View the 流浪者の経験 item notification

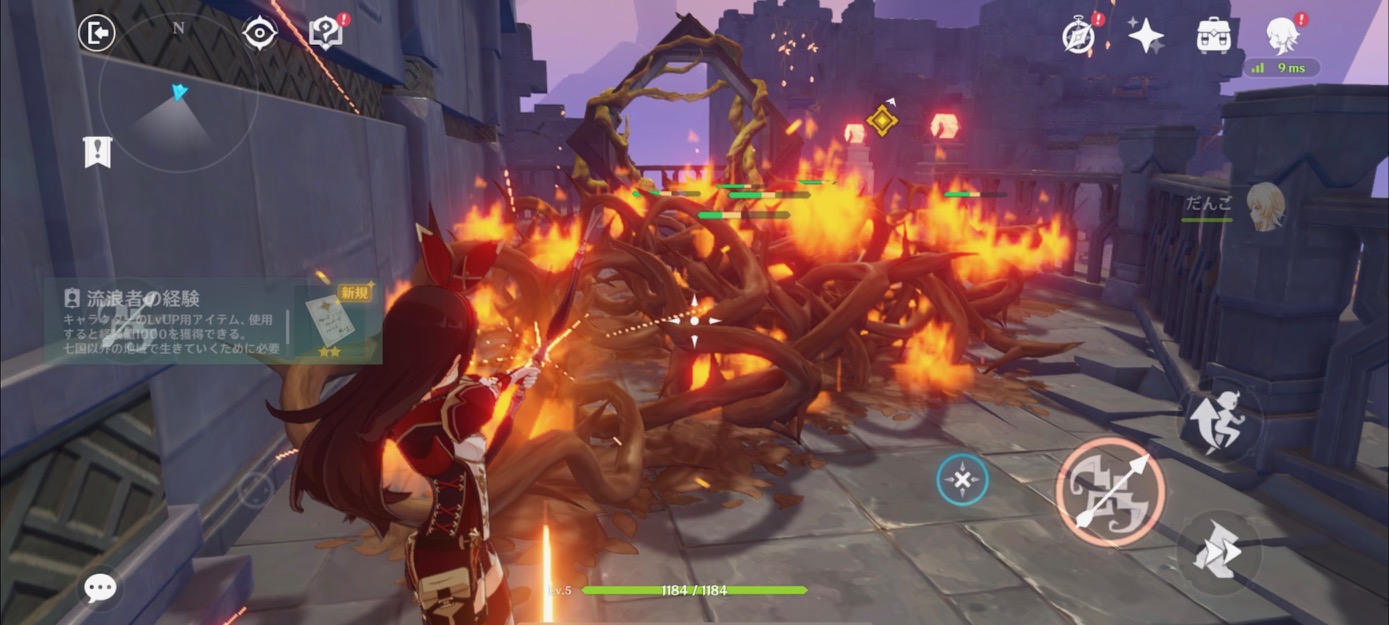(x=212, y=320)
